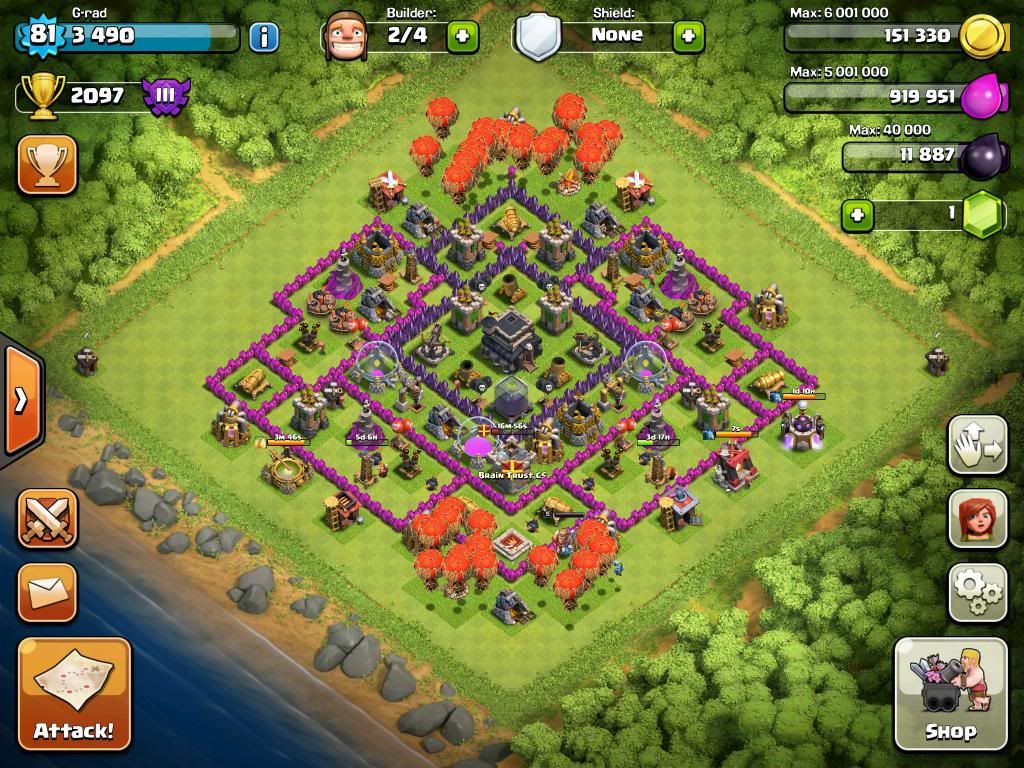Open the gear settings menu

tap(977, 593)
